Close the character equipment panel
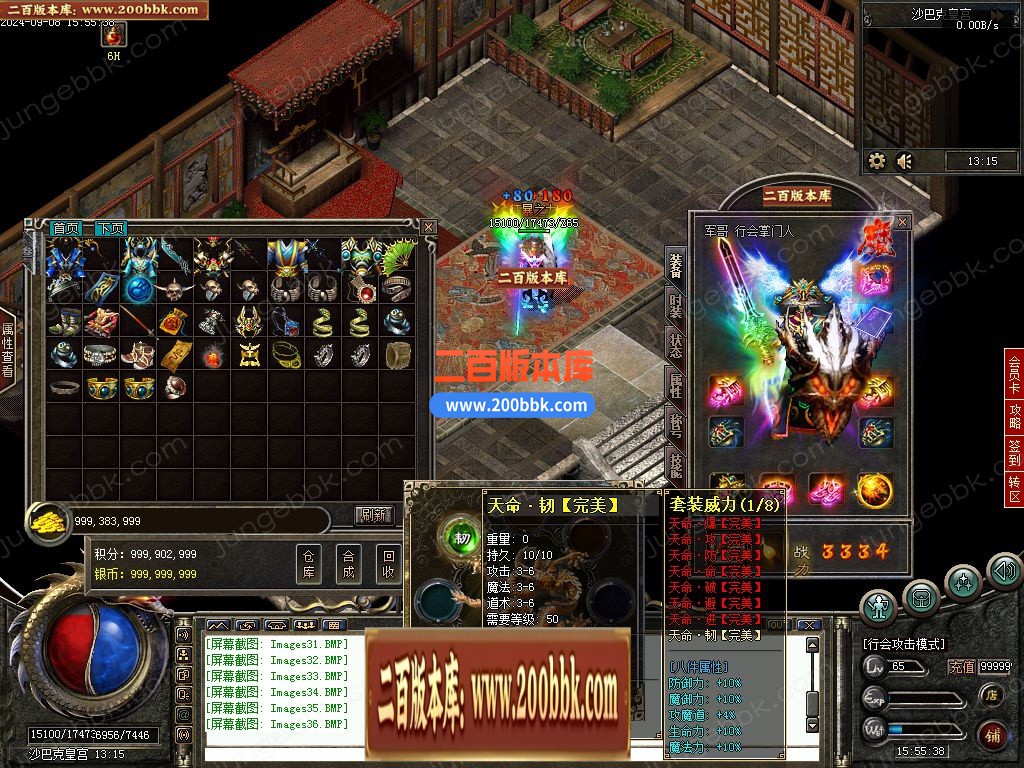 [x=902, y=221]
